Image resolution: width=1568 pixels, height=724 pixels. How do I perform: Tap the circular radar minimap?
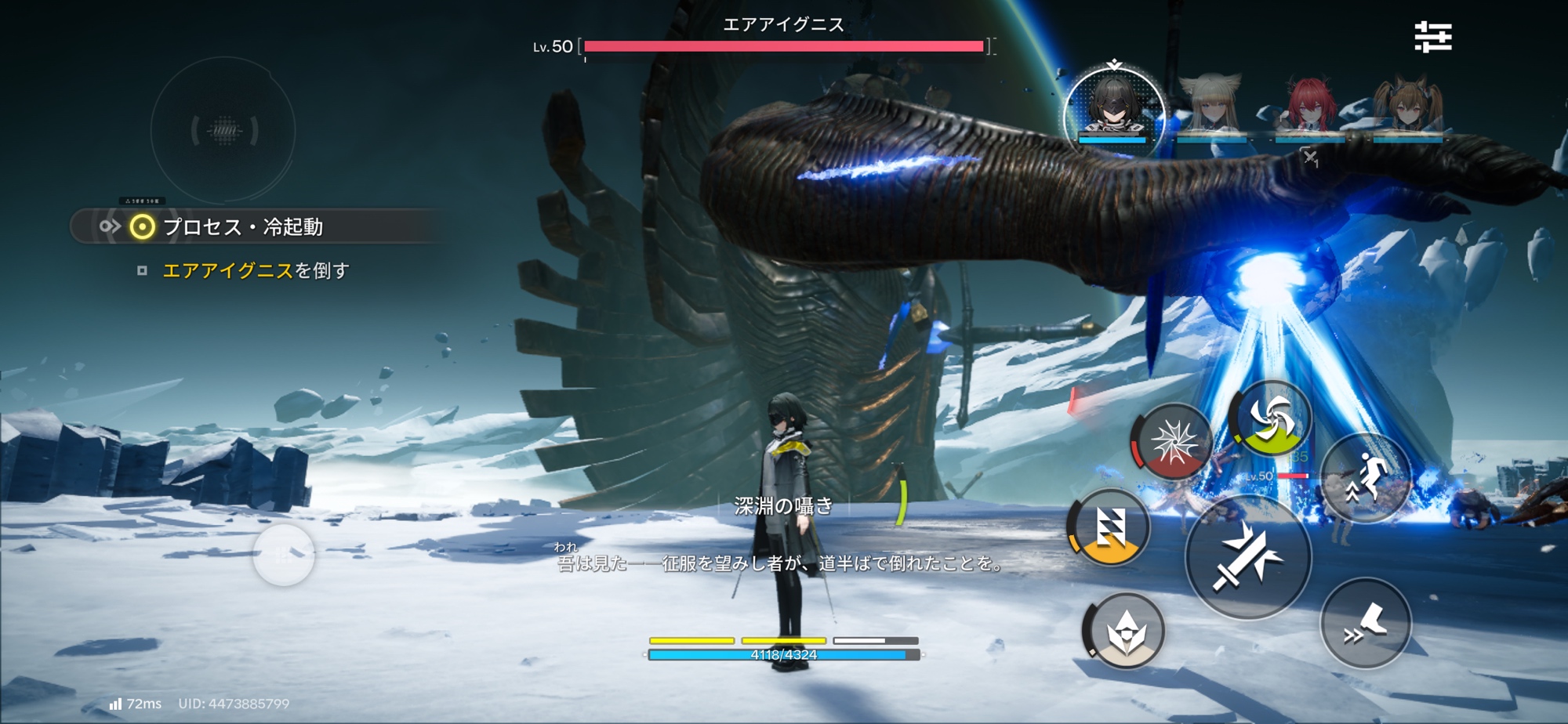tap(223, 131)
